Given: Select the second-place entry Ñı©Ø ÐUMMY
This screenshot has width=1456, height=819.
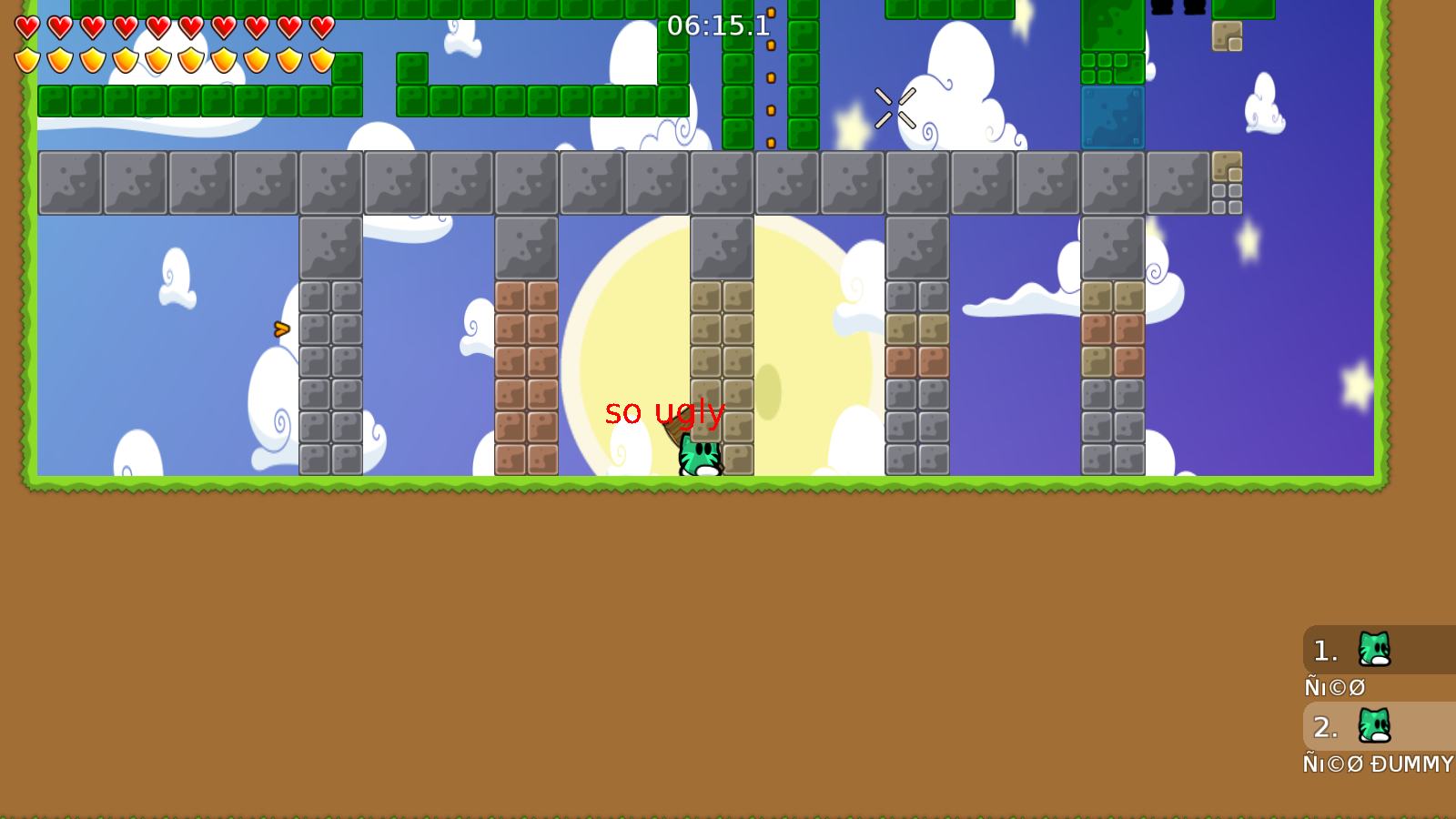Looking at the screenshot, I should pos(1379,764).
